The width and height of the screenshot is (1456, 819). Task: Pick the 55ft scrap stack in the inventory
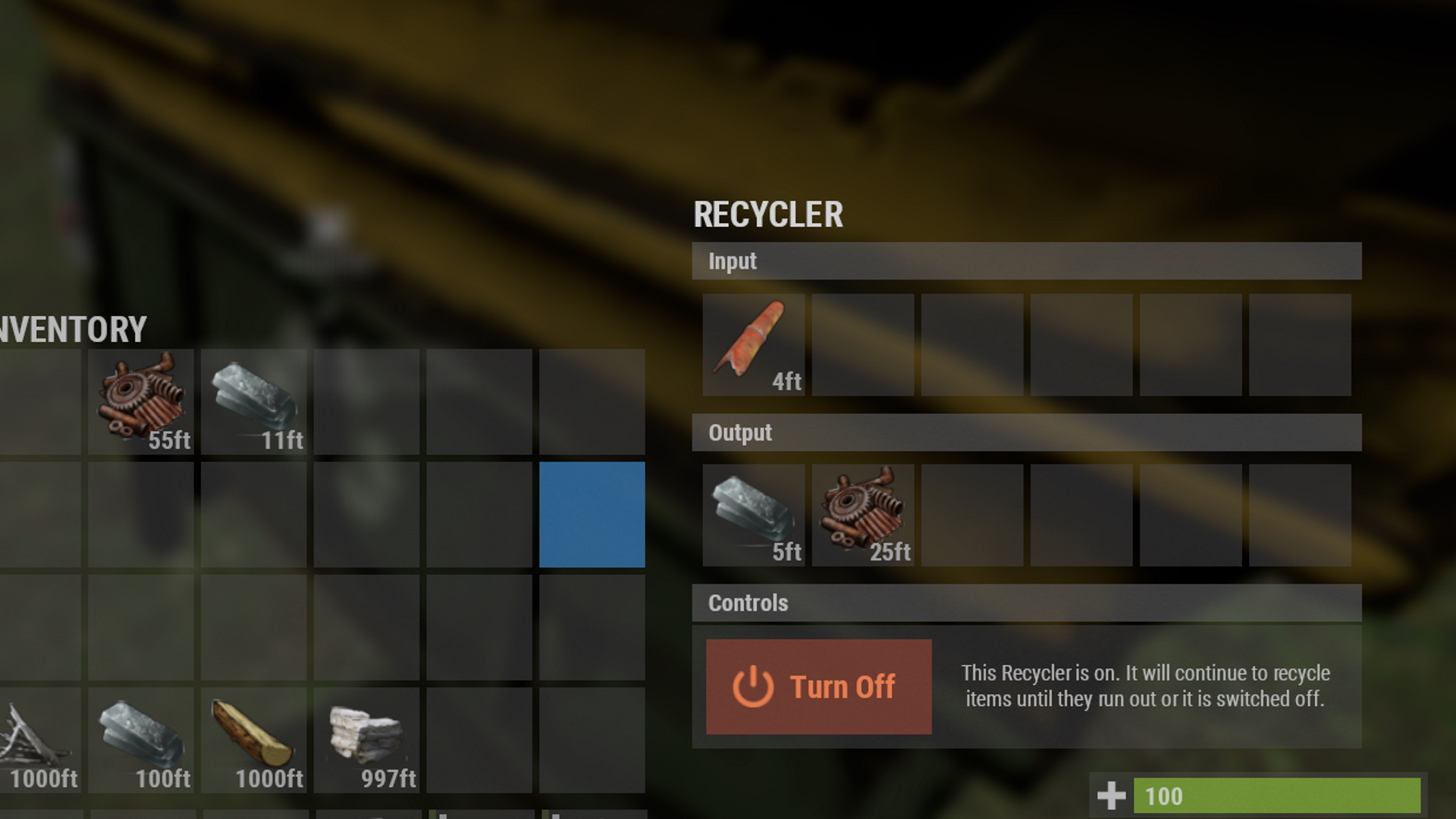(141, 402)
